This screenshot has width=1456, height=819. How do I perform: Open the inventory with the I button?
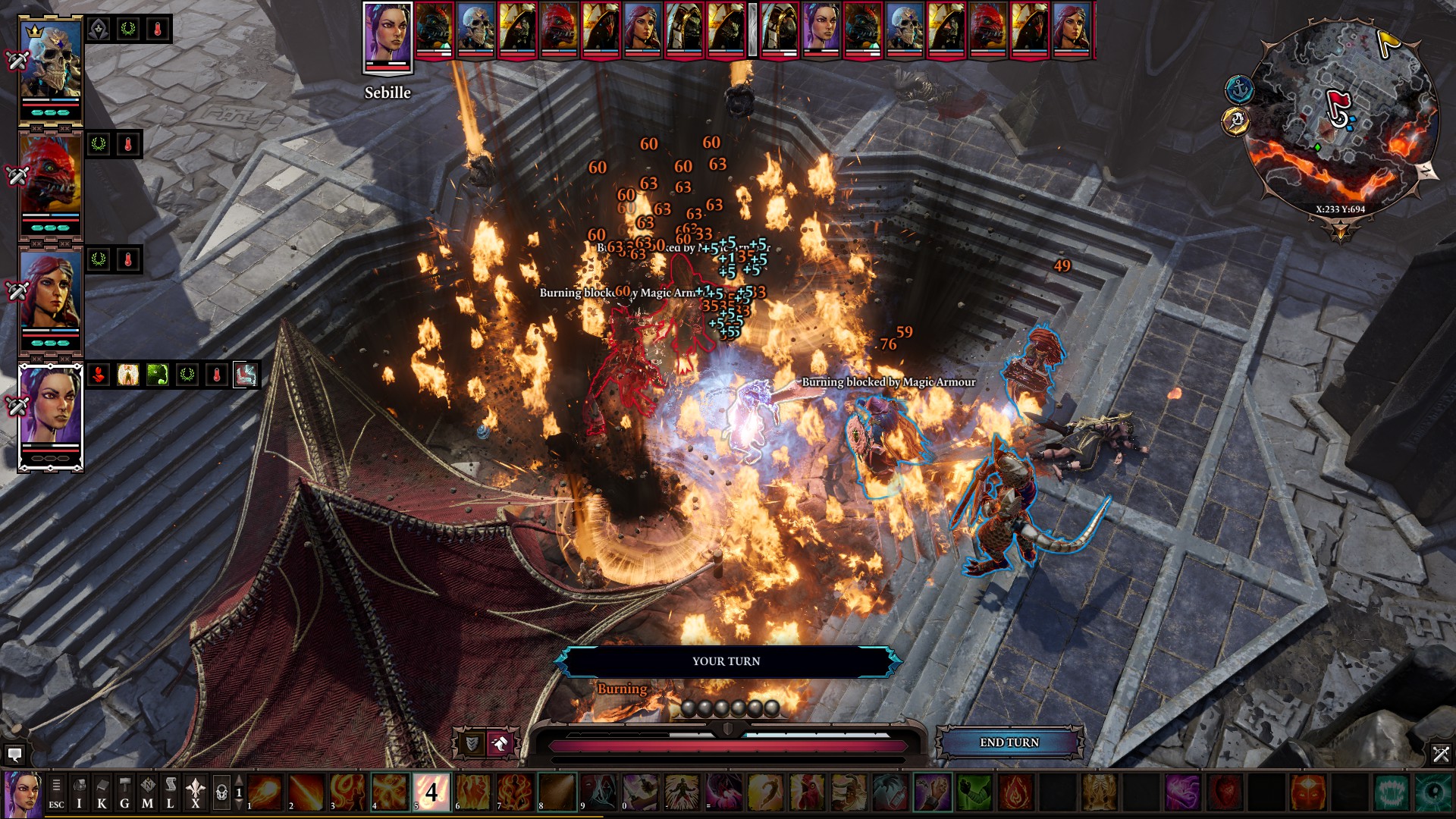[x=79, y=793]
